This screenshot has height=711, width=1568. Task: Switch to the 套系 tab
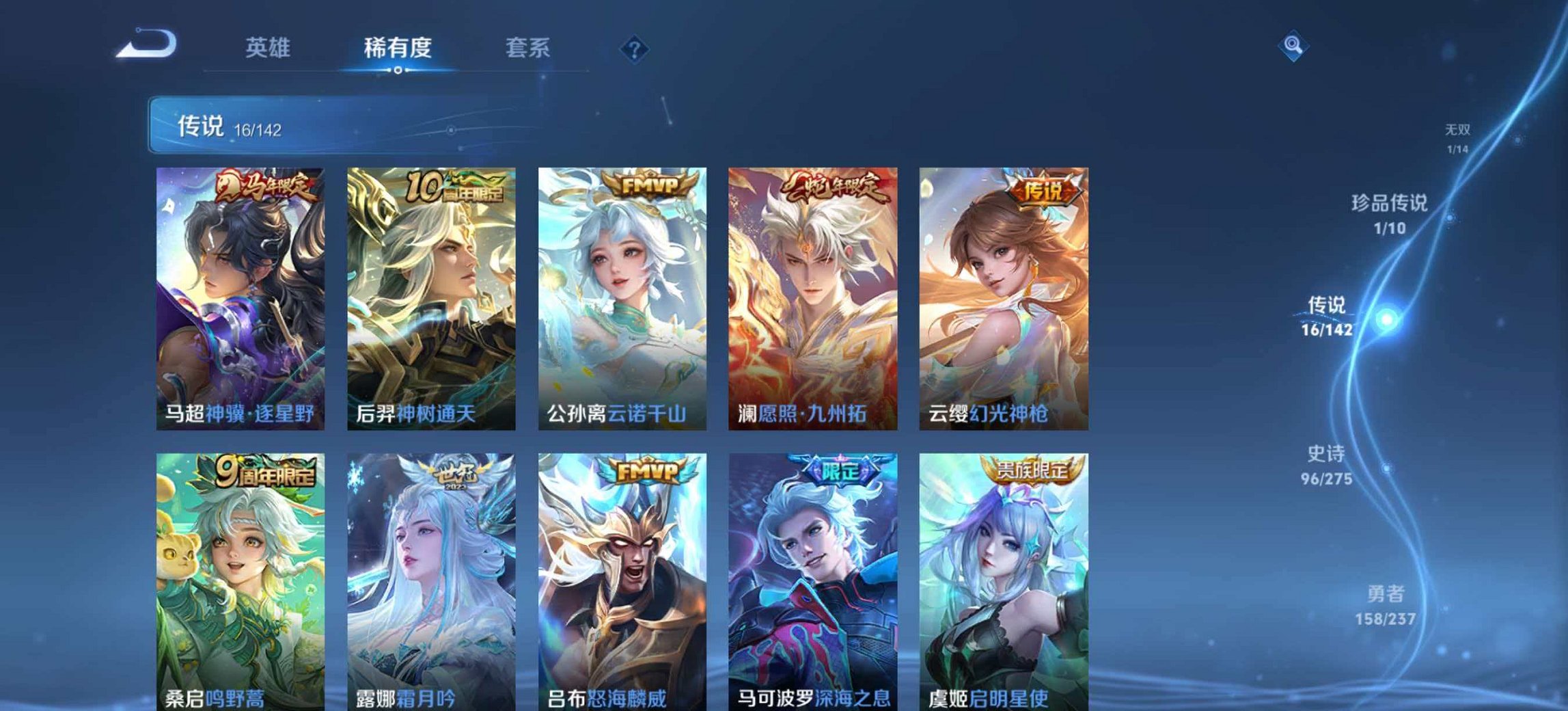pyautogui.click(x=527, y=48)
